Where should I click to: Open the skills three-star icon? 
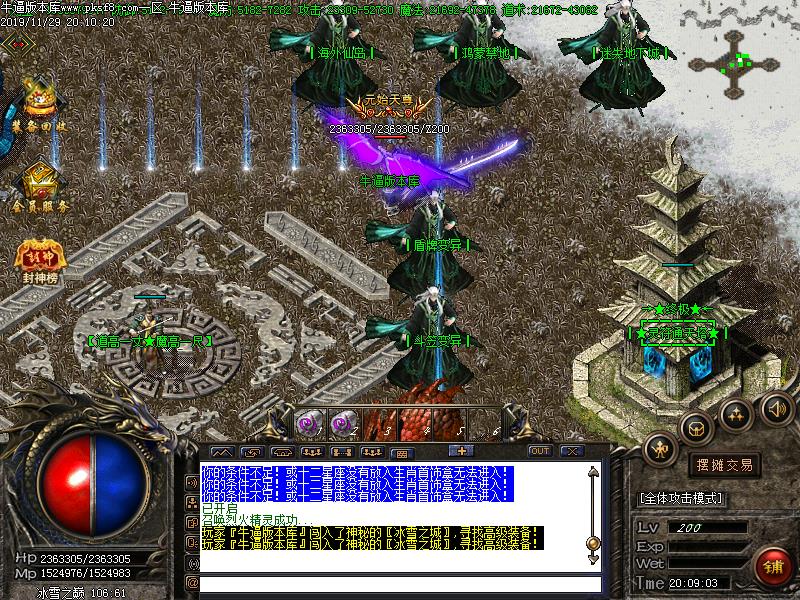[737, 411]
